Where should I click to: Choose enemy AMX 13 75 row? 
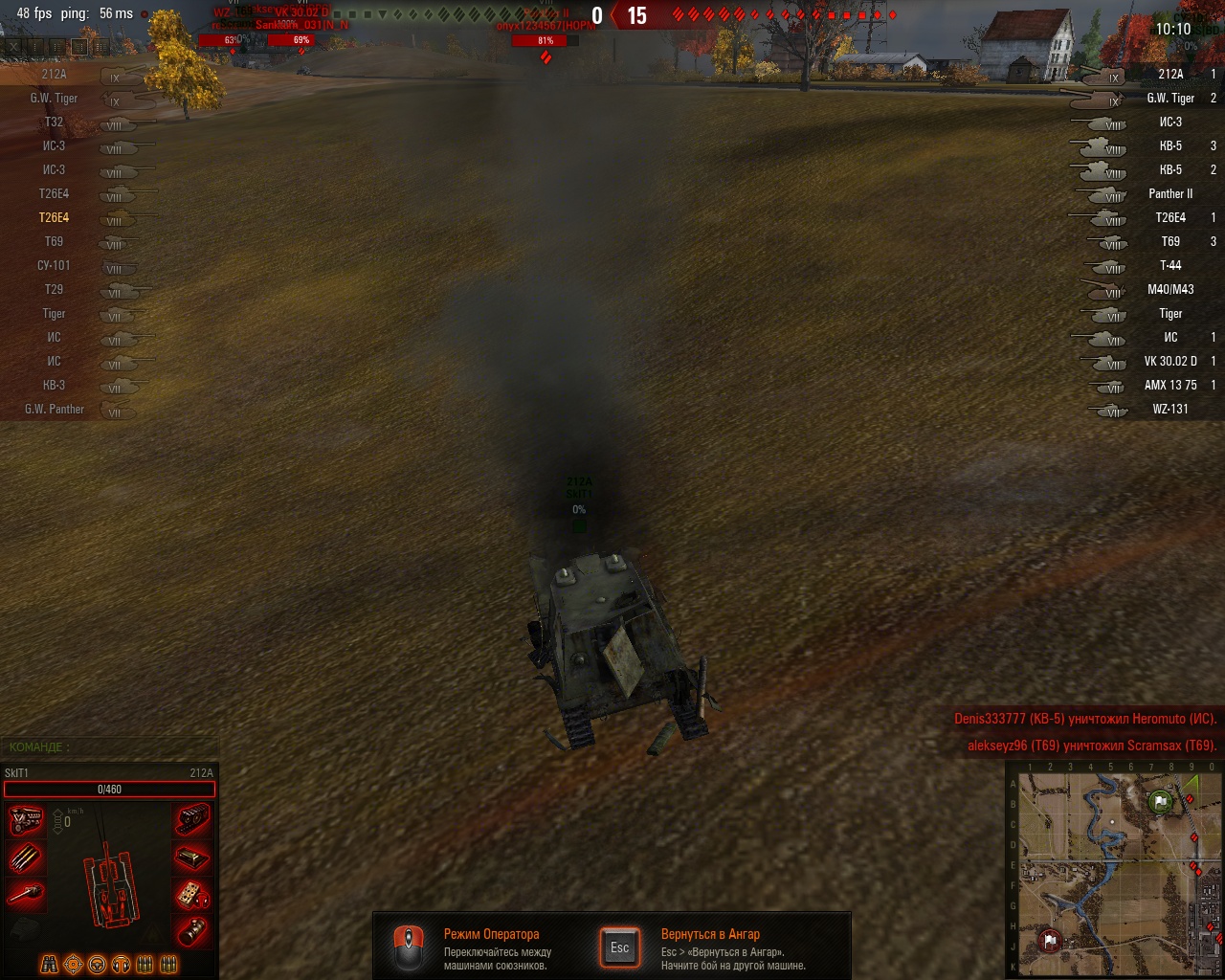click(1169, 385)
